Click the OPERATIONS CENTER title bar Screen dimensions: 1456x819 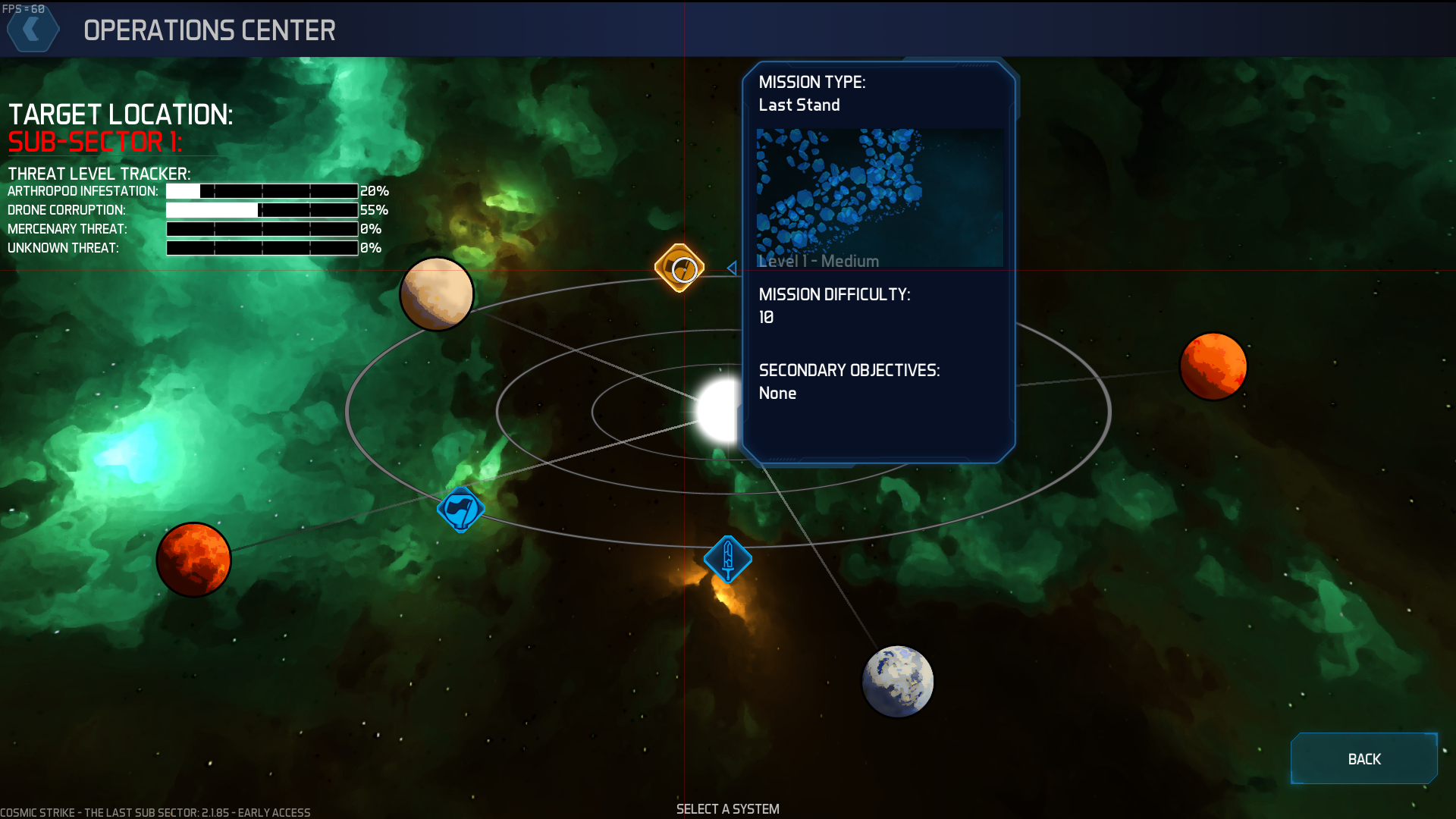click(x=210, y=31)
